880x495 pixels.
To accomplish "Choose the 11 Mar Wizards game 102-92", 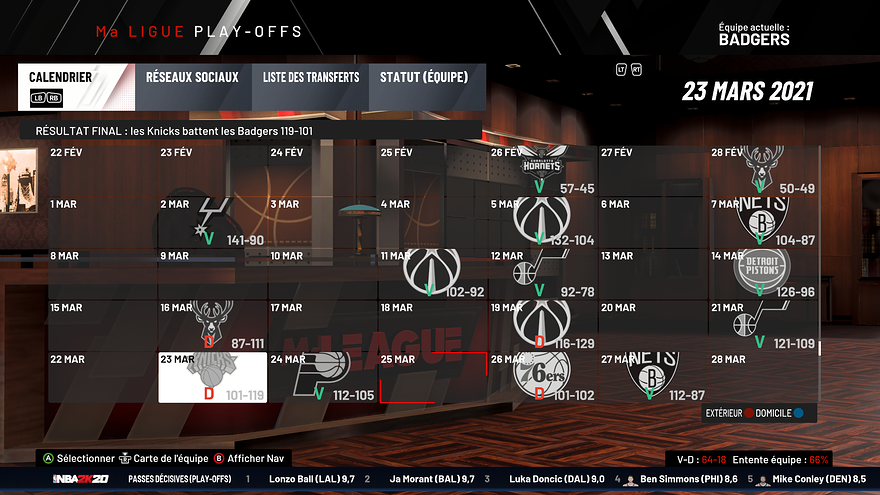I will coord(433,273).
